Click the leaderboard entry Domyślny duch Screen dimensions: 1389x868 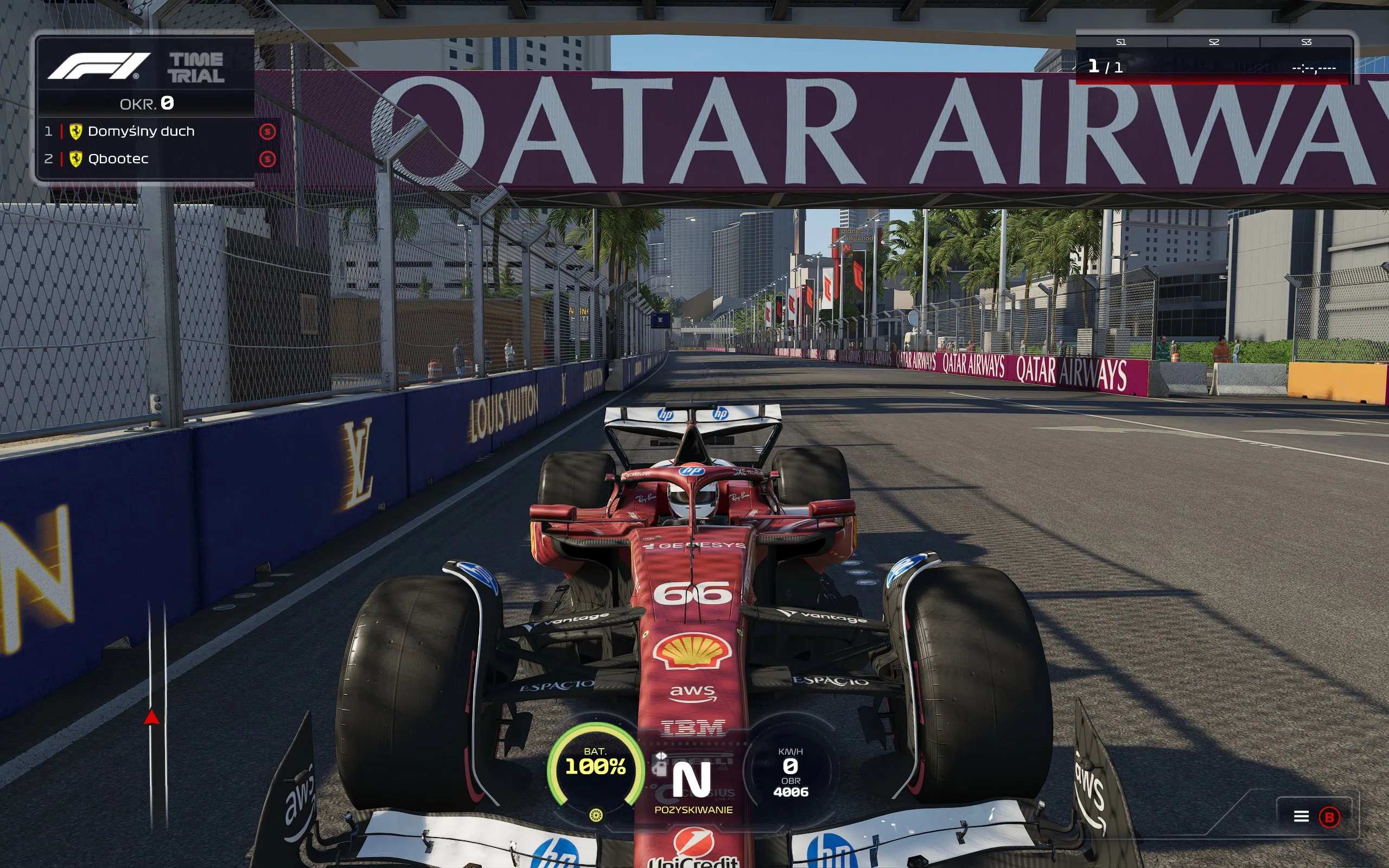[x=142, y=131]
